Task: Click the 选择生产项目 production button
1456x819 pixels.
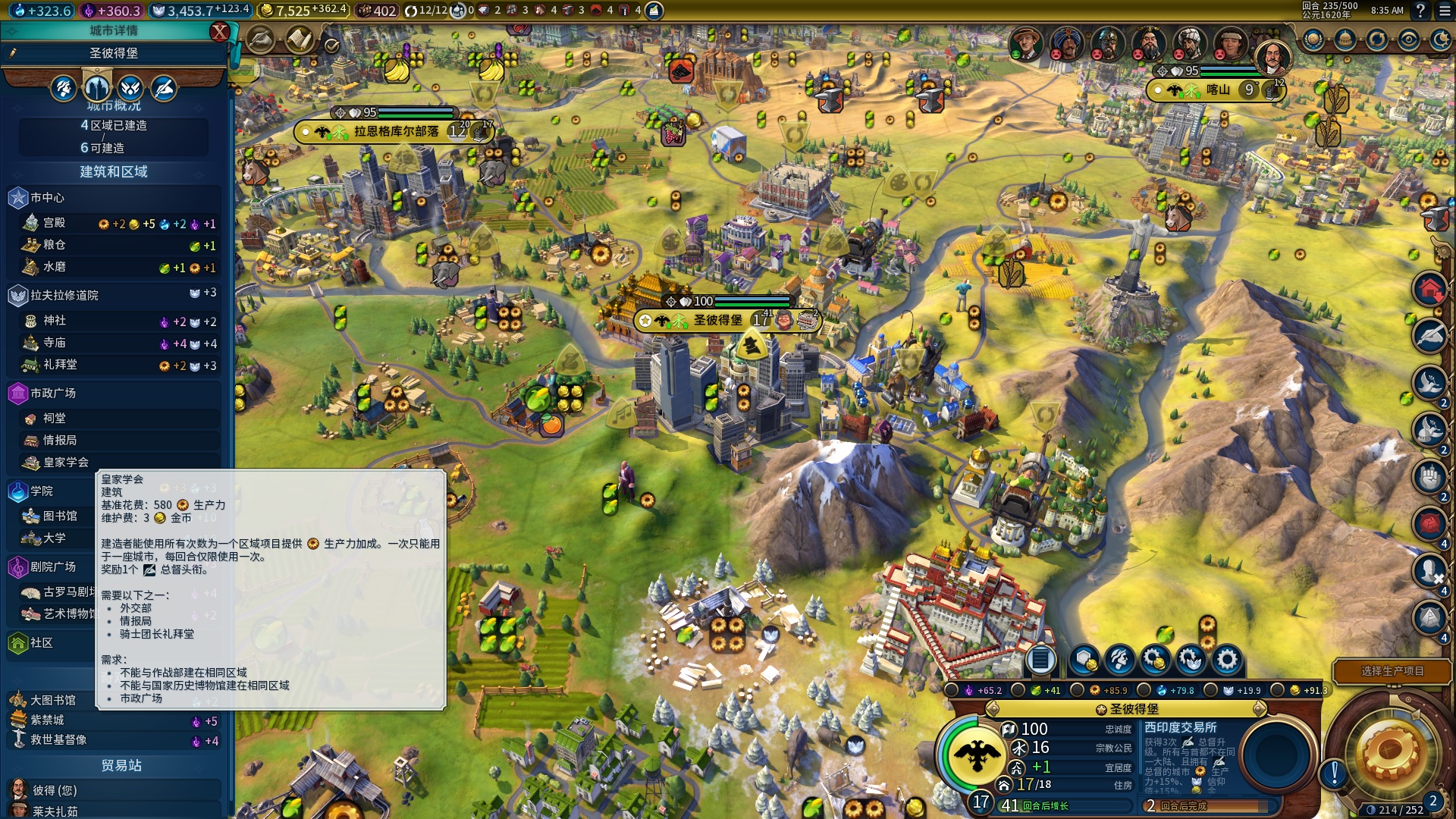Action: 1392,671
